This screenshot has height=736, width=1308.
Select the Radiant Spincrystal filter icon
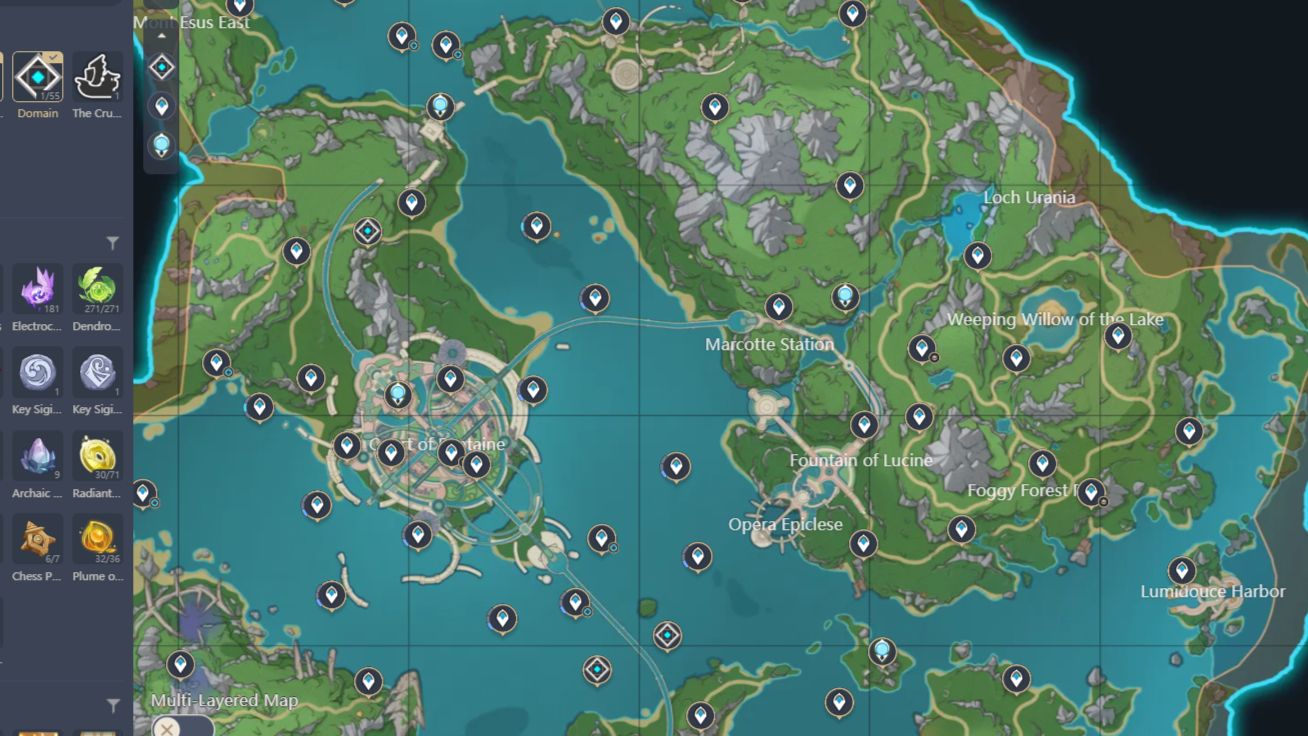pos(97,455)
